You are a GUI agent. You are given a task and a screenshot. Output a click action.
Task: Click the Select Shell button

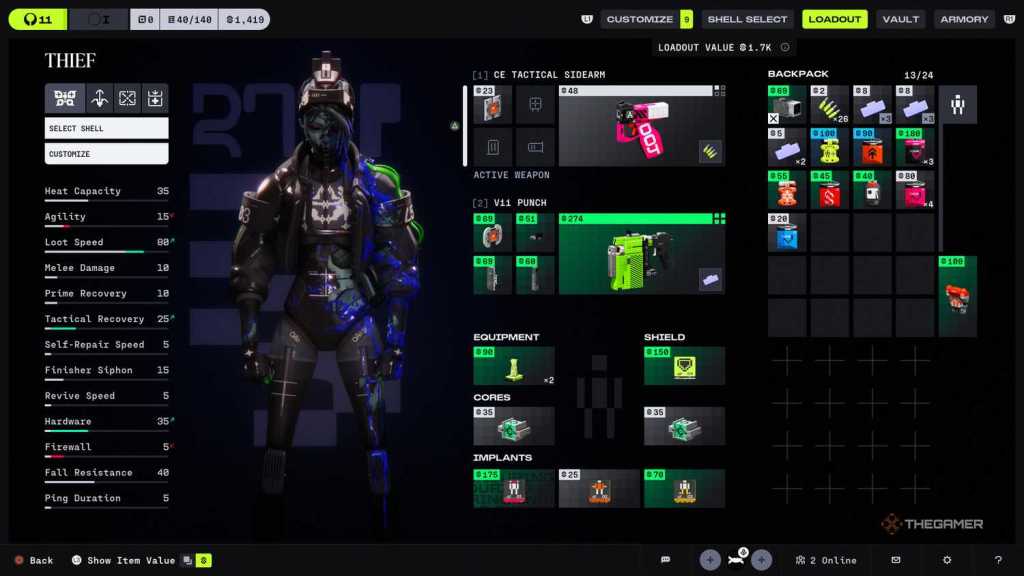click(x=106, y=128)
